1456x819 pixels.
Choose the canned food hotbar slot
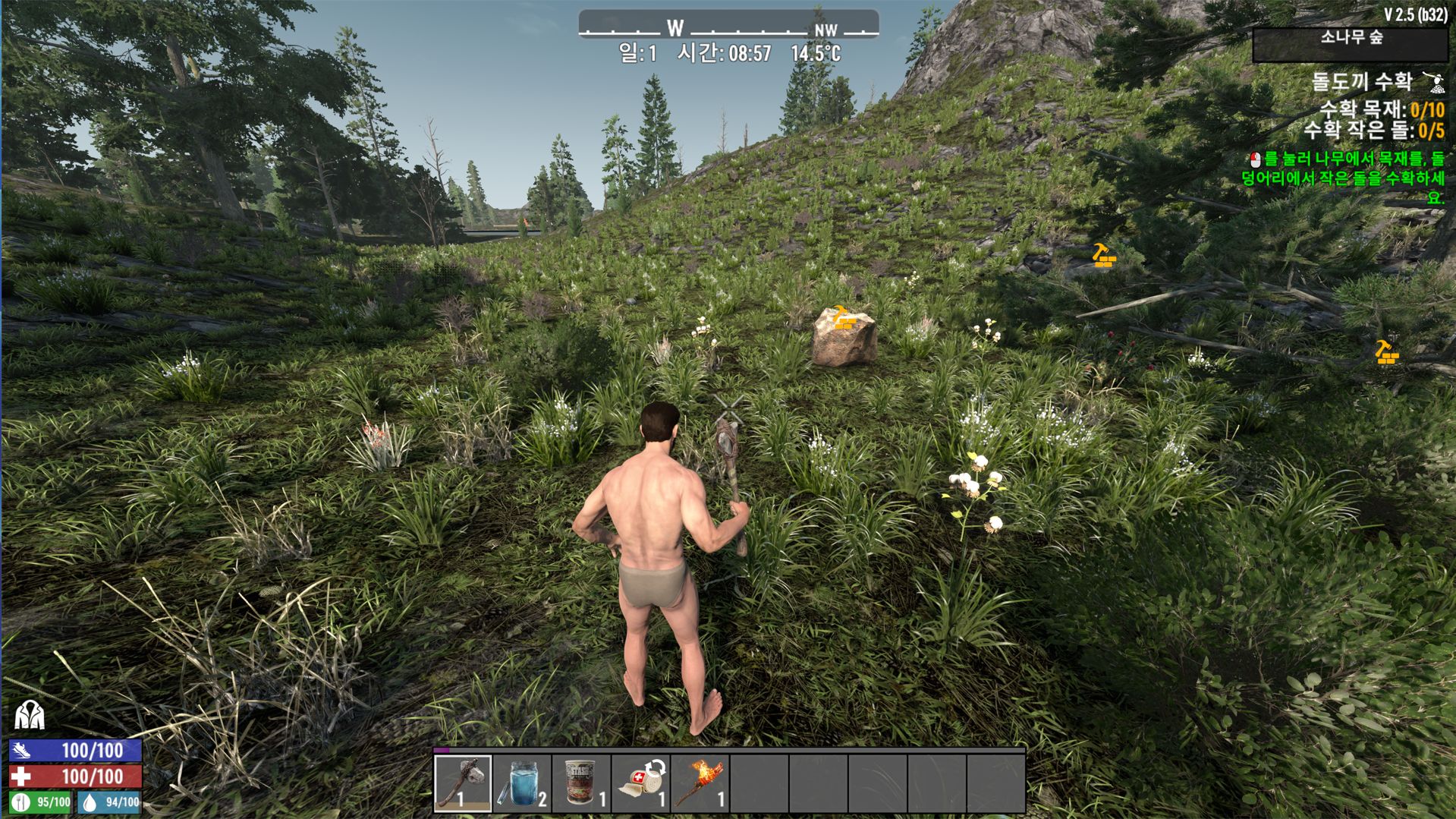pos(581,783)
